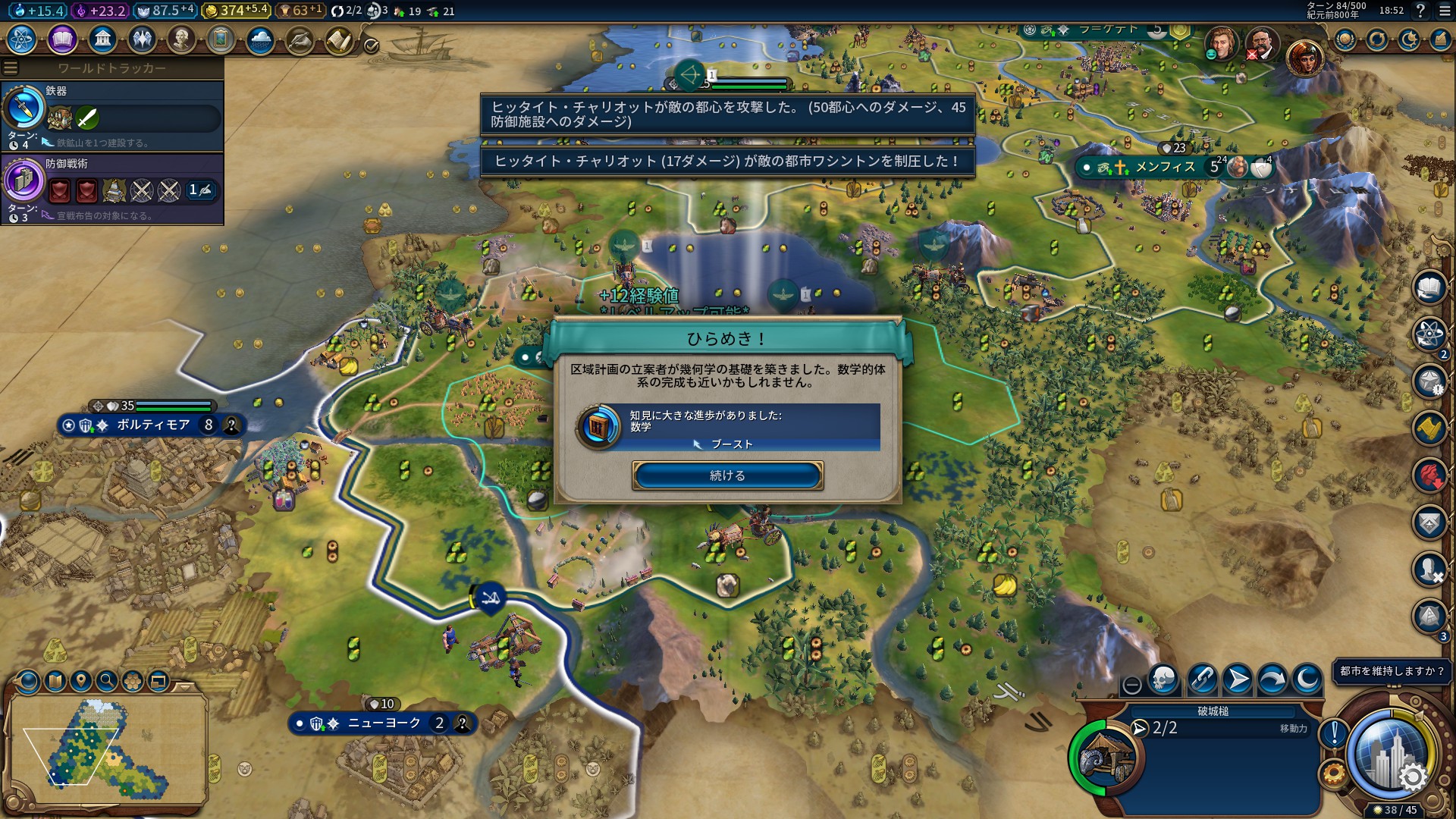Choose the crescent moon sleep action
This screenshot has width=1456, height=819.
pos(1307,679)
